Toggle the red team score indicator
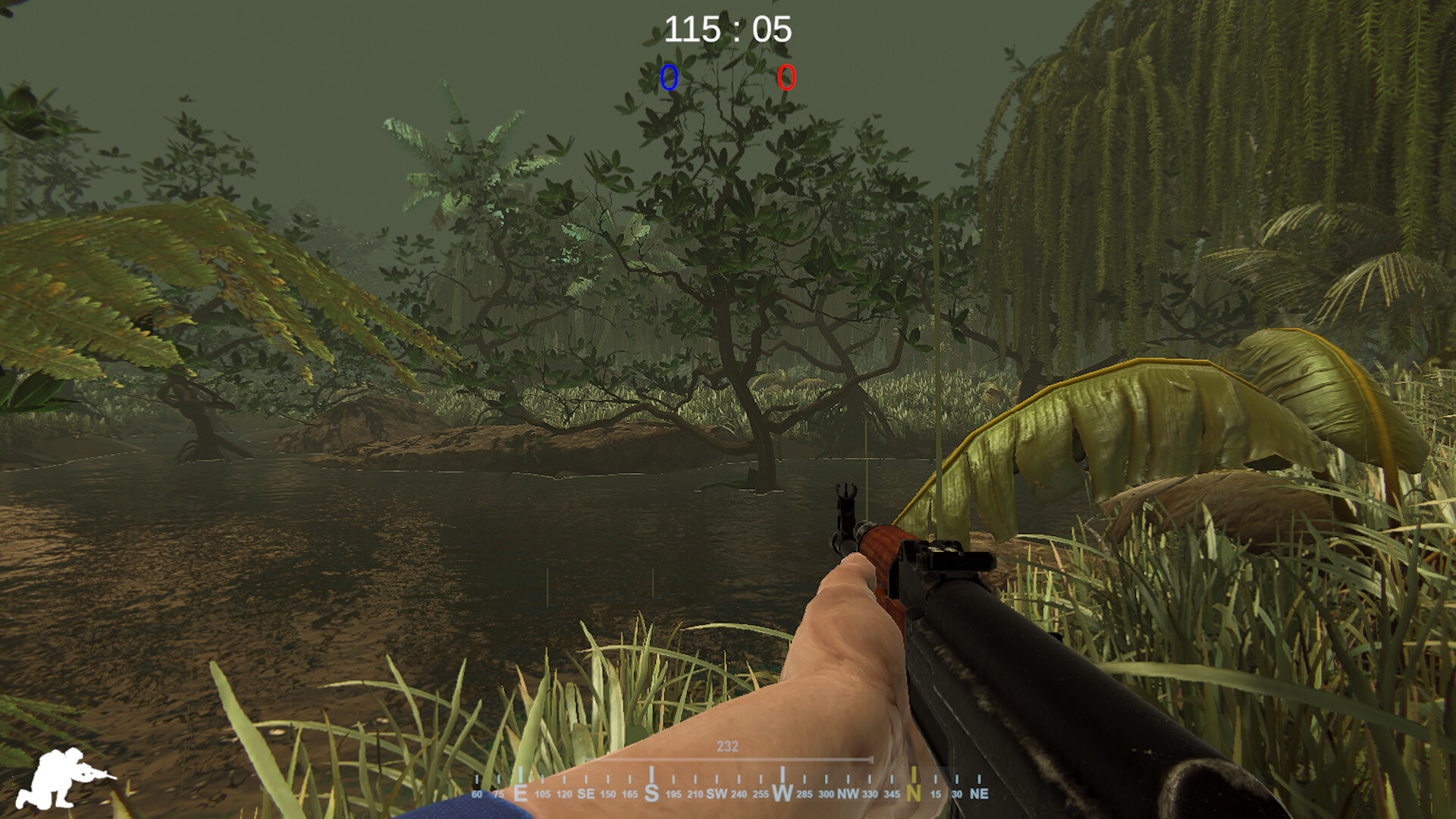The height and width of the screenshot is (819, 1456). (x=787, y=77)
